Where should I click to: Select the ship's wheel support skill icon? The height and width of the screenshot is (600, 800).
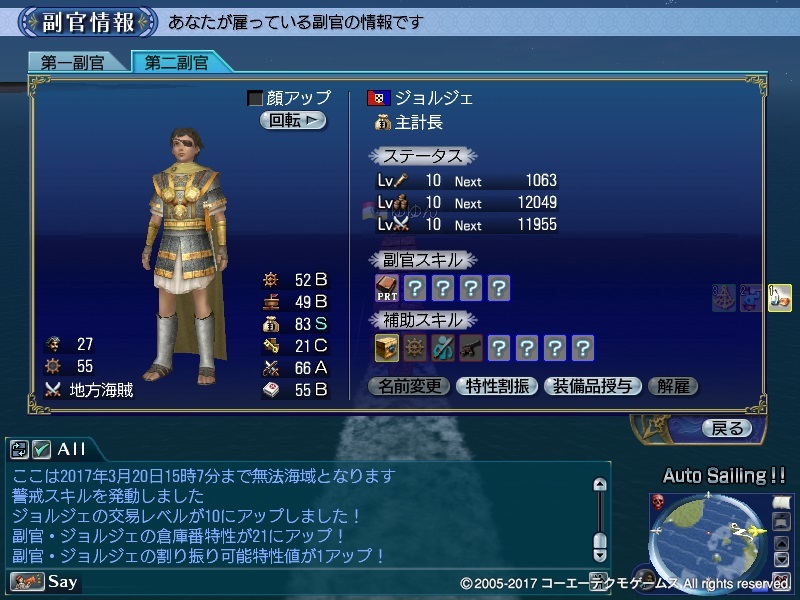coord(415,348)
